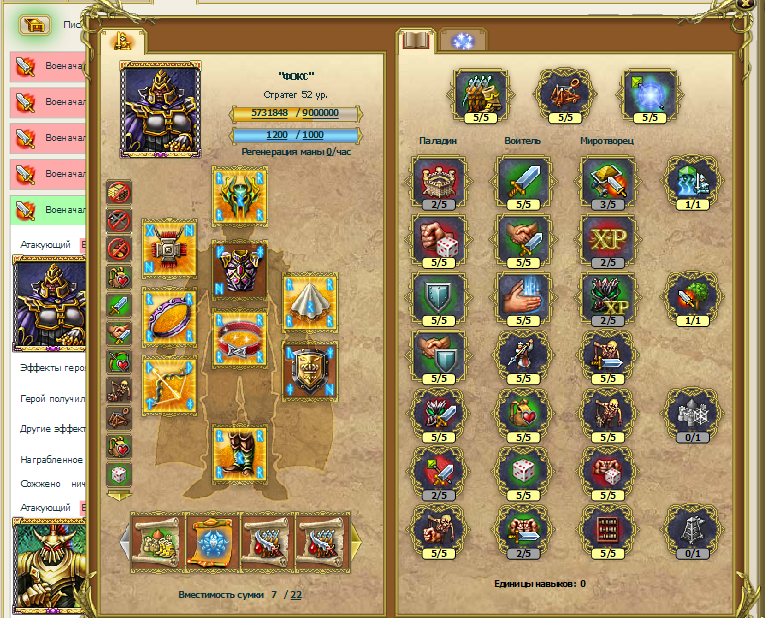Image resolution: width=765 pixels, height=618 pixels.
Task: Select the blue orb skill at top
Action: tap(649, 94)
